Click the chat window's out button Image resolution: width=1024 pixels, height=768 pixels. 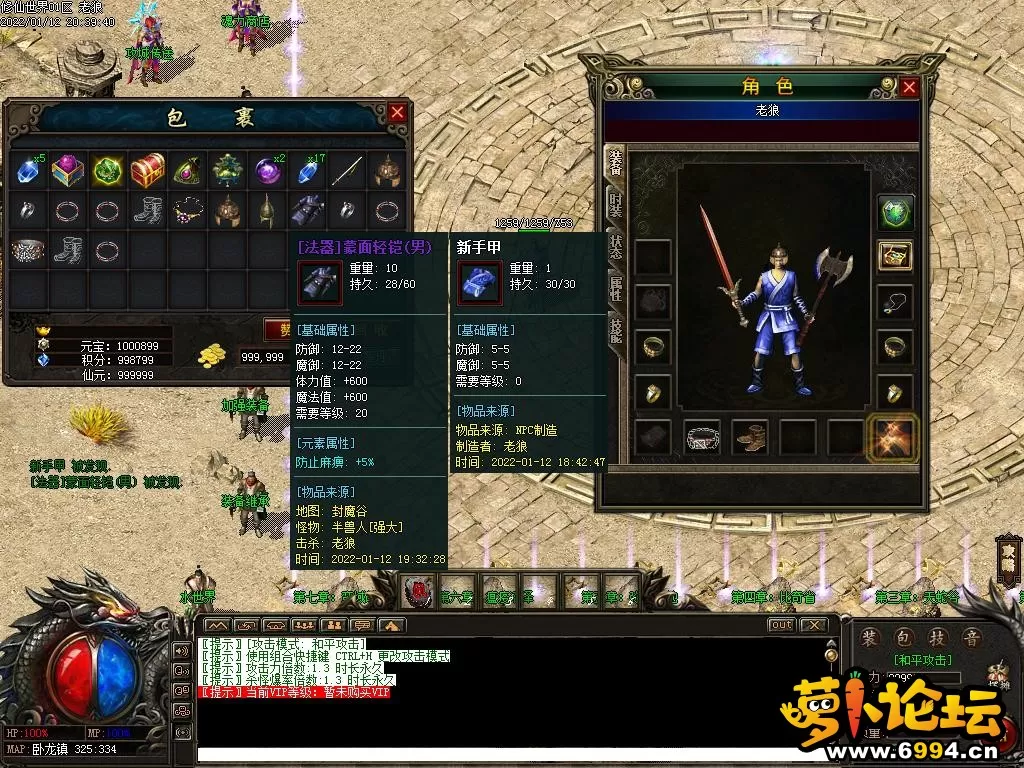(781, 625)
